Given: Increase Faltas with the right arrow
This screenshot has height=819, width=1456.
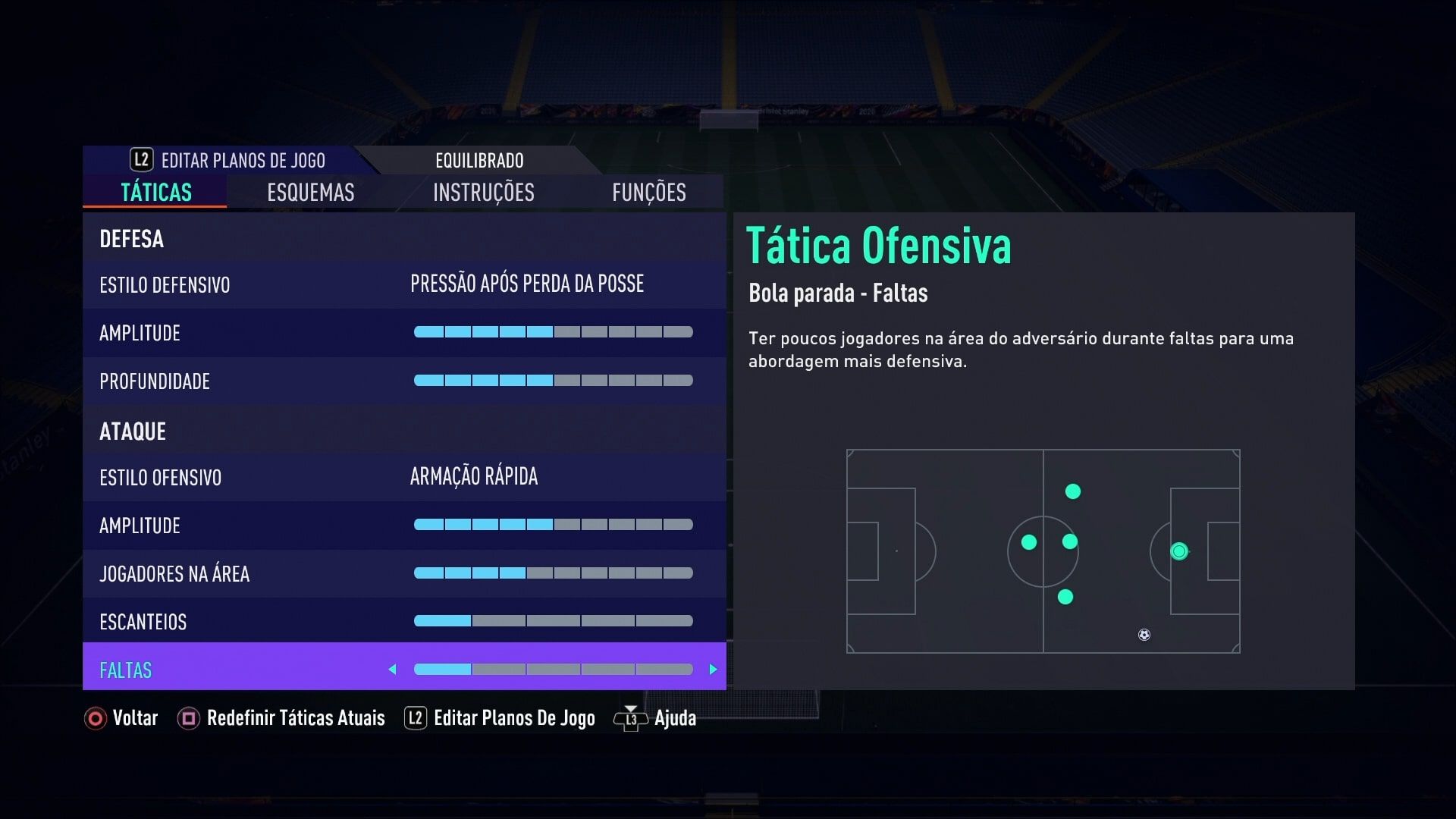Looking at the screenshot, I should [x=712, y=670].
